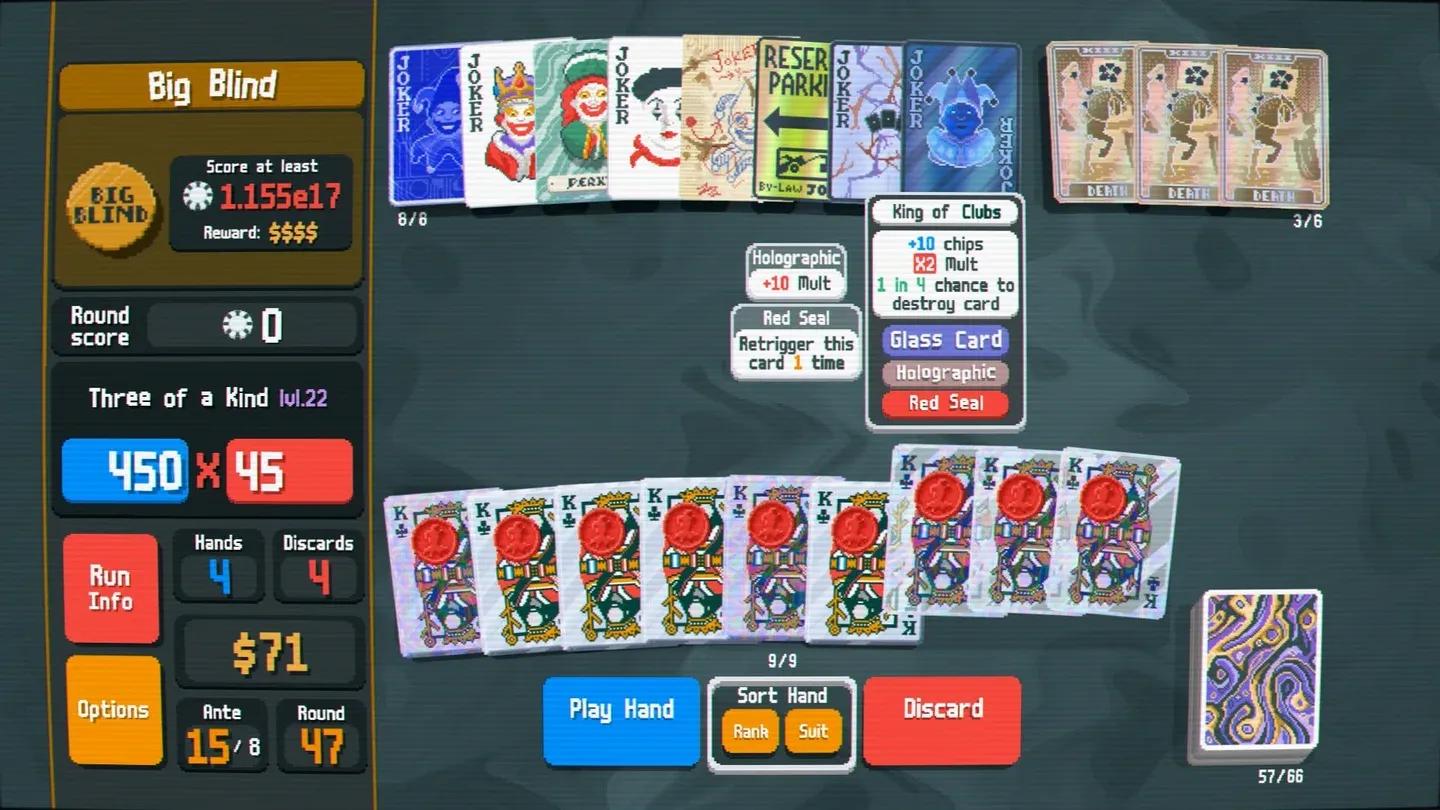Open the Holographic badge description
The height and width of the screenshot is (810, 1440).
pyautogui.click(x=944, y=372)
